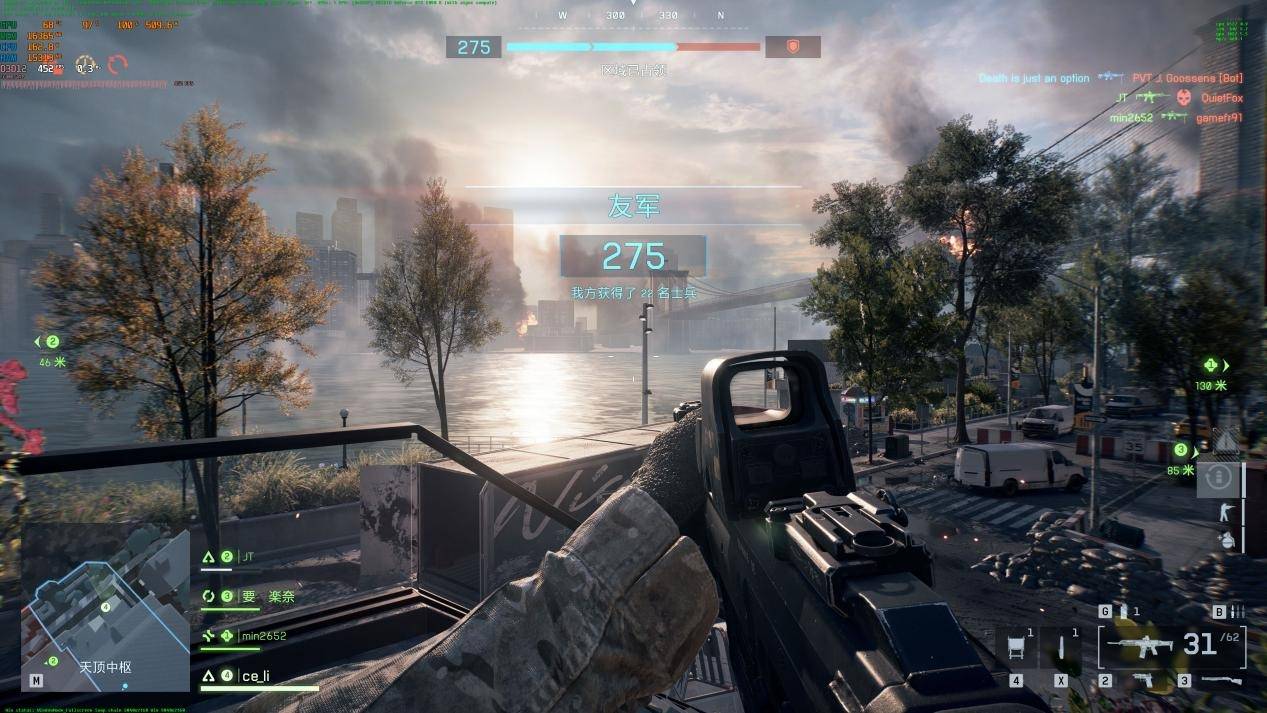Viewport: 1267px width, 713px height.
Task: Select squad member JT in squad list
Action: point(248,557)
